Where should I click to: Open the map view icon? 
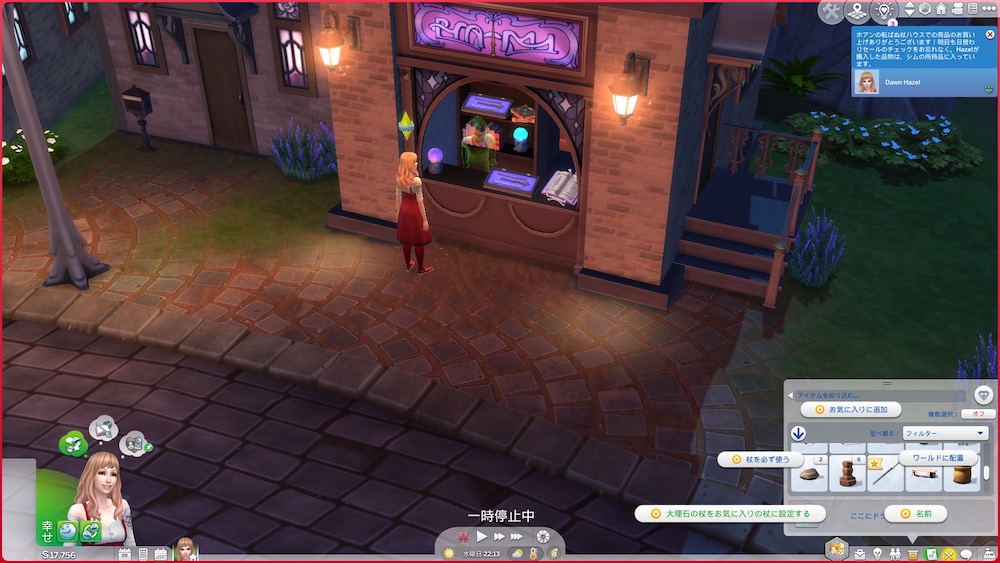pos(857,11)
